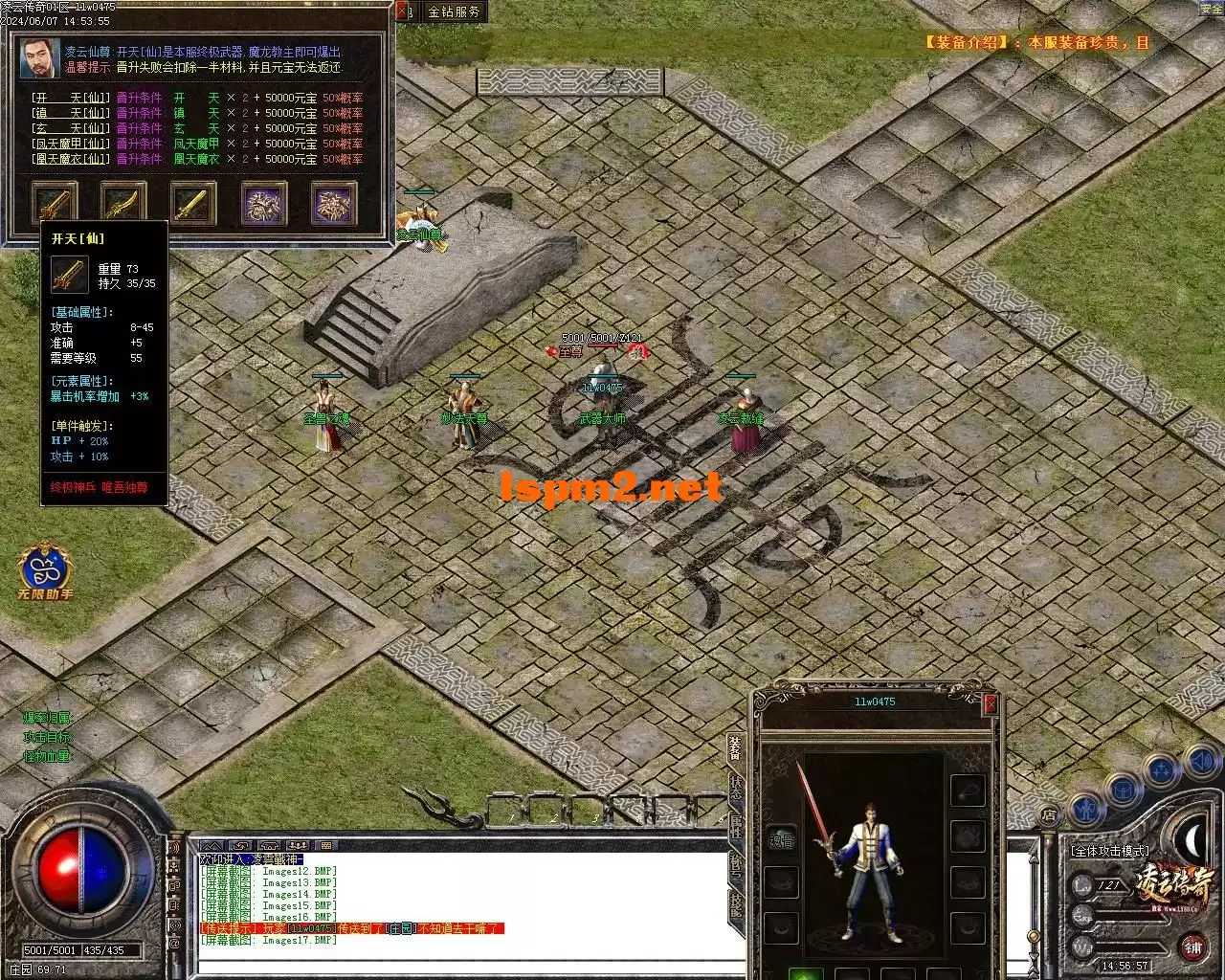Close the character equipment panel
Viewport: 1225px width, 980px height.
[991, 704]
